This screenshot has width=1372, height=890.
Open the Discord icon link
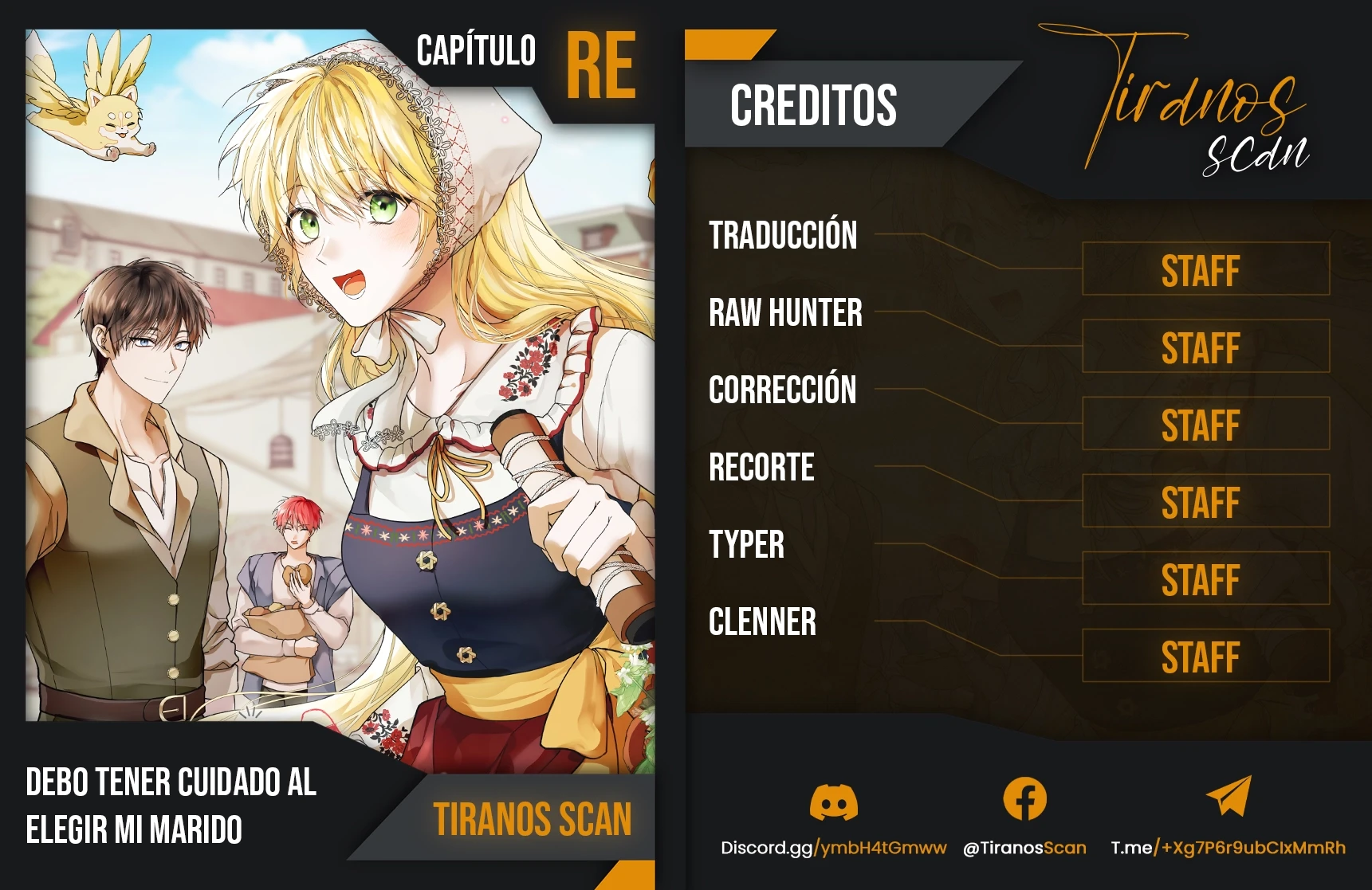[x=833, y=800]
